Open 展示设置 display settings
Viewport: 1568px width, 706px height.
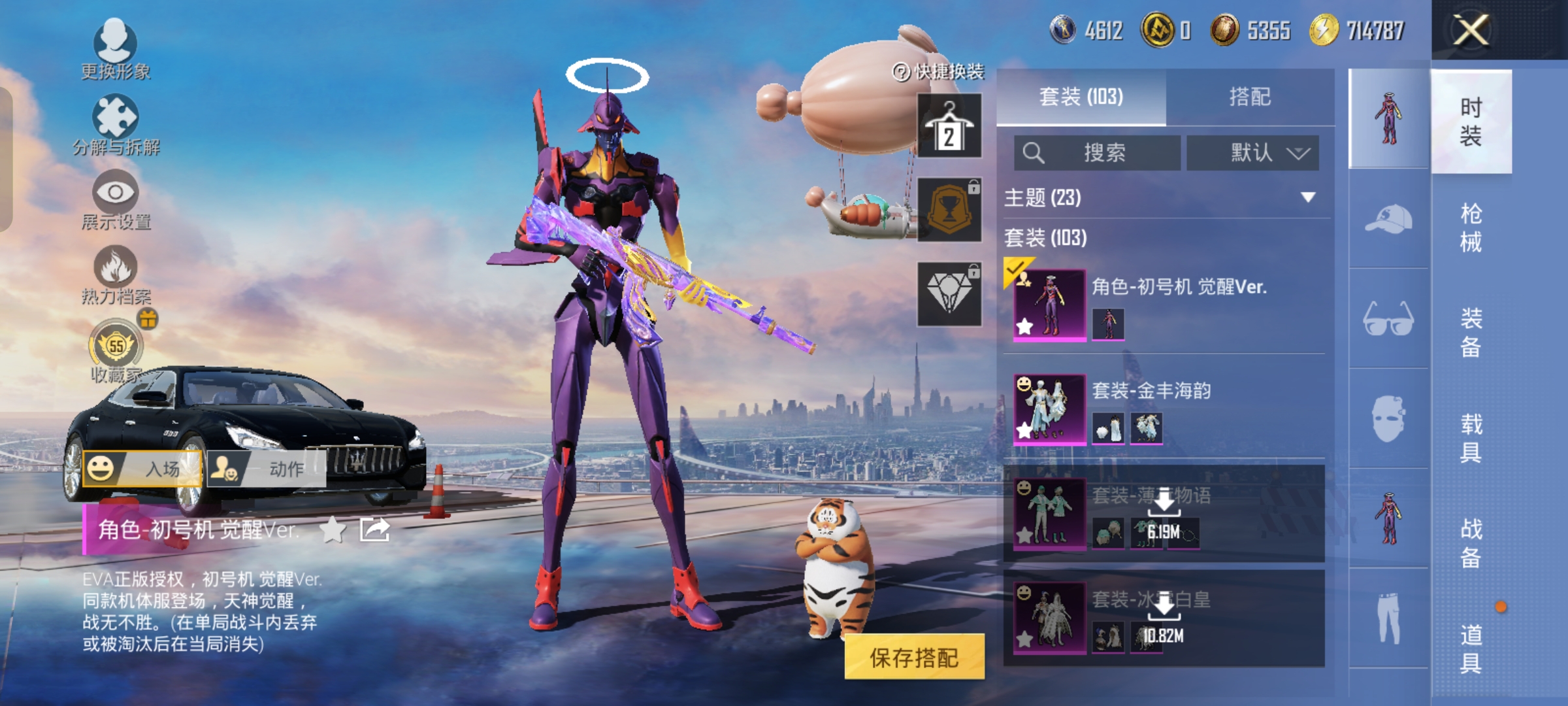click(116, 199)
